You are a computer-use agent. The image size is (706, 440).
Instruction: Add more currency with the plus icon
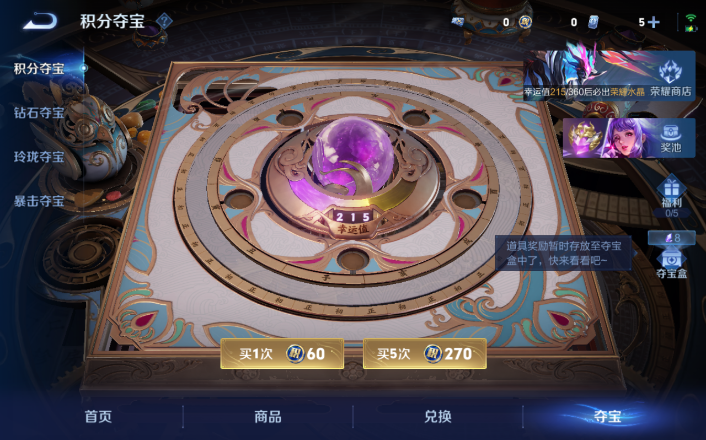(x=654, y=22)
